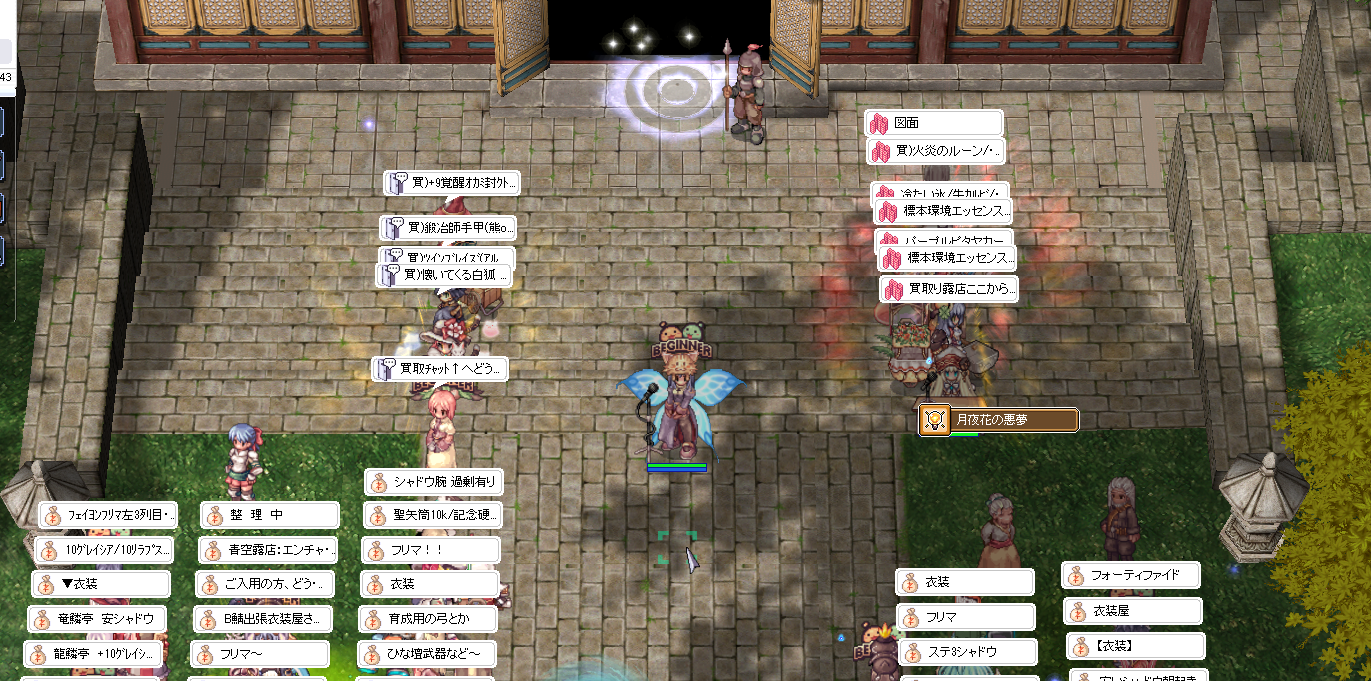Open the 育成用の弓とか shop sign
1371x681 pixels.
429,619
